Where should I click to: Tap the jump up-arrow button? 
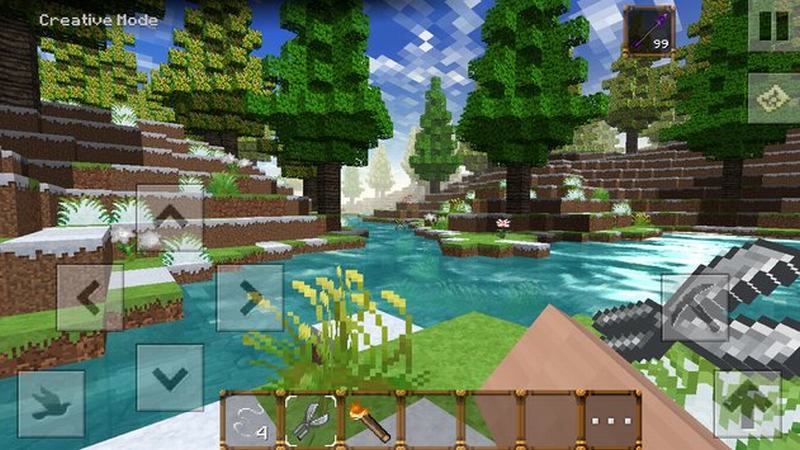click(747, 402)
